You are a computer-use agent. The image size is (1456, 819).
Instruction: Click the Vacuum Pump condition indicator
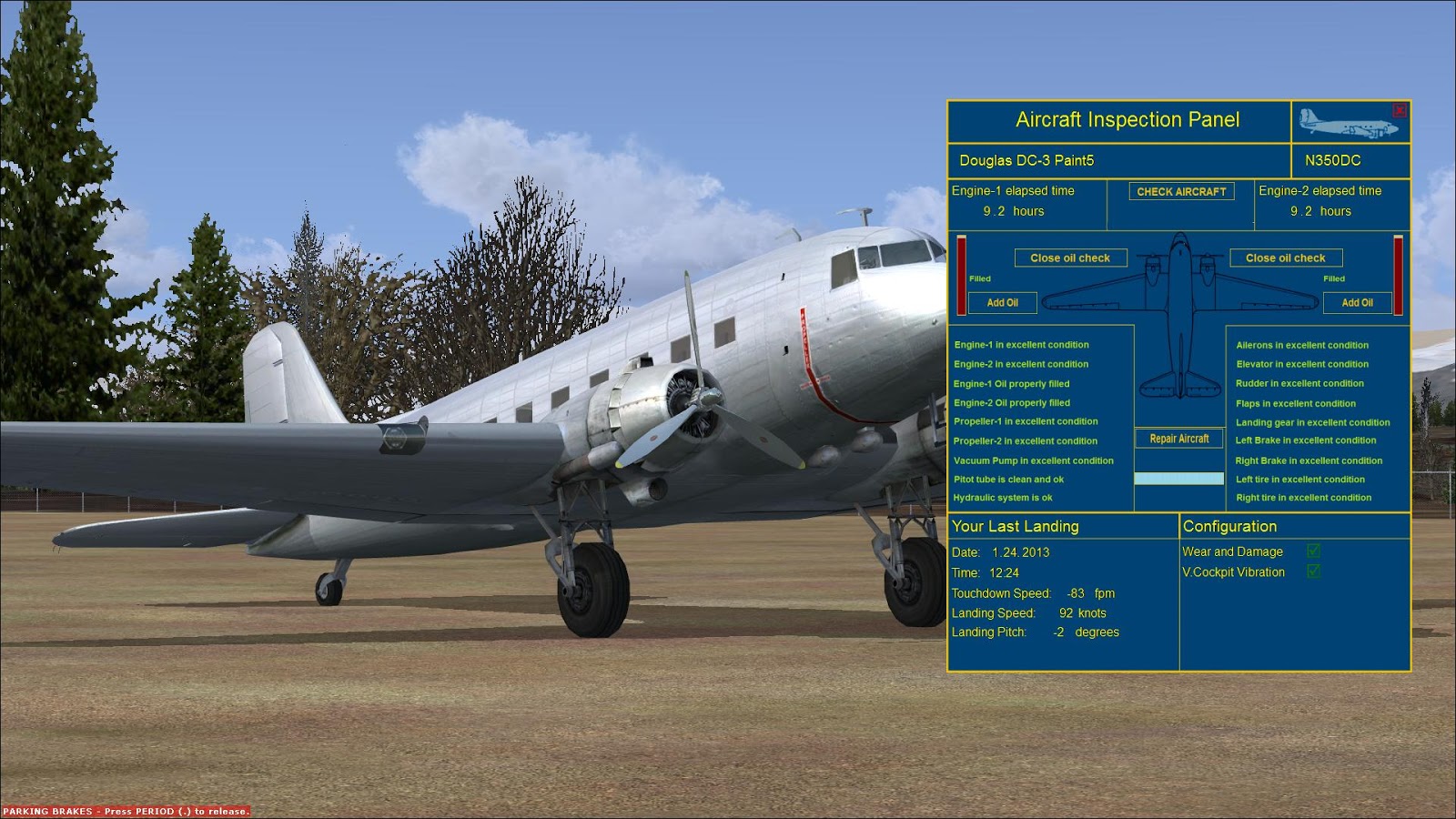(1033, 460)
